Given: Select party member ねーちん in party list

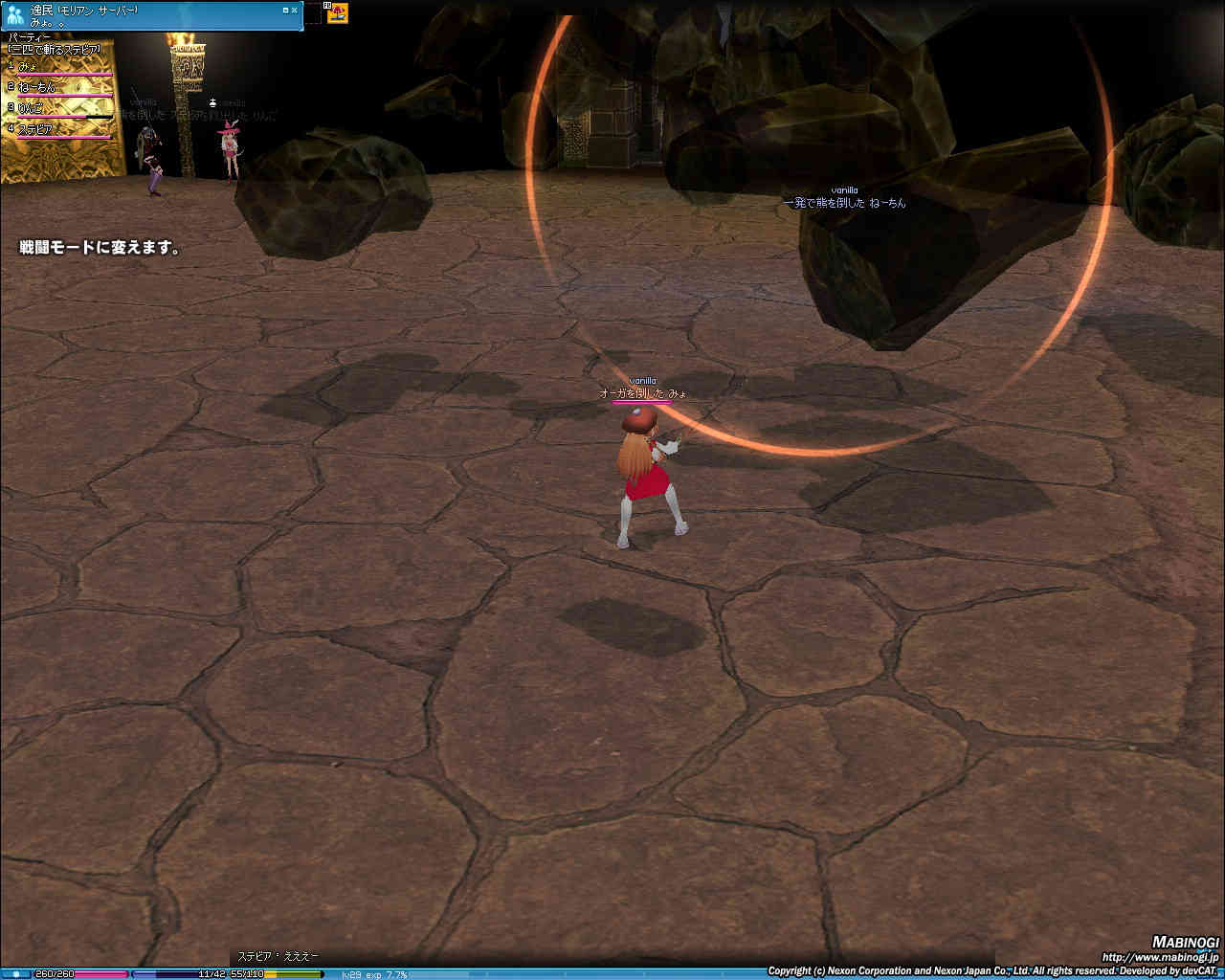Looking at the screenshot, I should point(36,87).
